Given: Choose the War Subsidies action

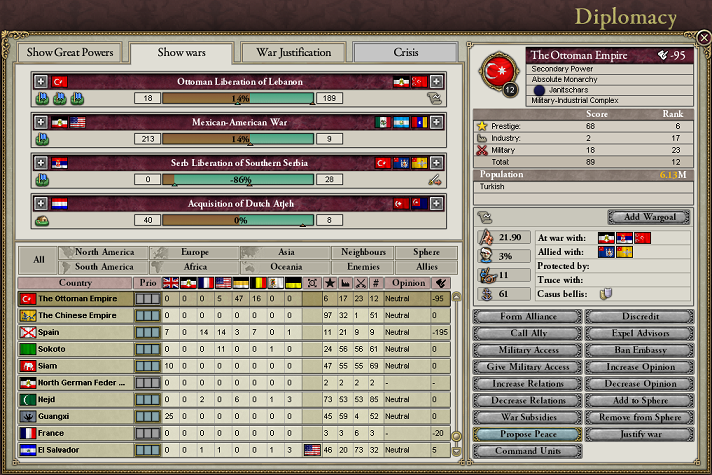Looking at the screenshot, I should (x=527, y=417).
